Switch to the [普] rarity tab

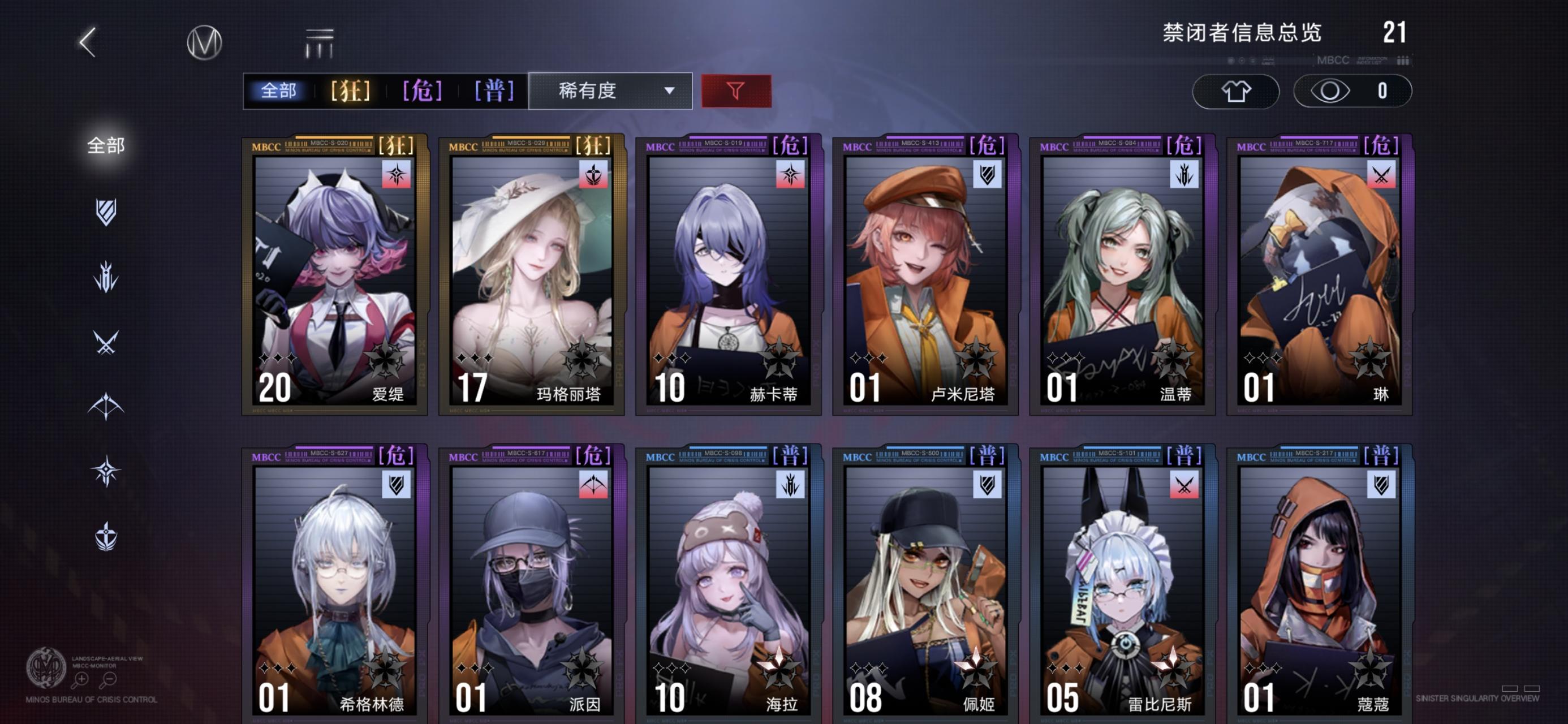(495, 90)
